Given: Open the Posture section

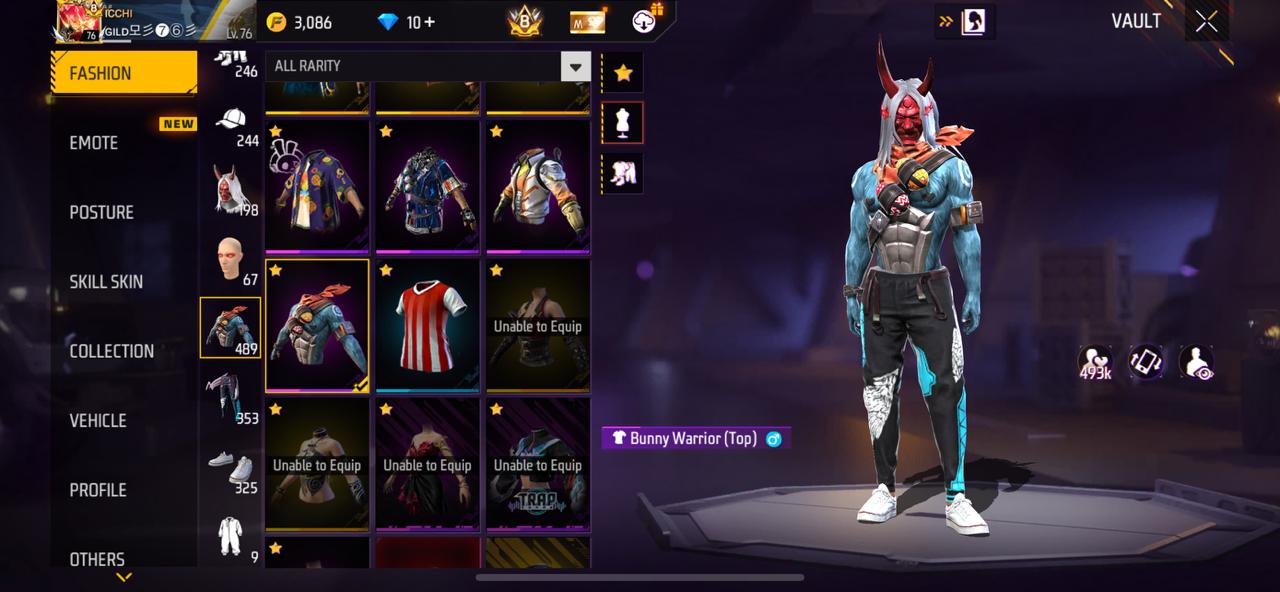Looking at the screenshot, I should pyautogui.click(x=101, y=212).
